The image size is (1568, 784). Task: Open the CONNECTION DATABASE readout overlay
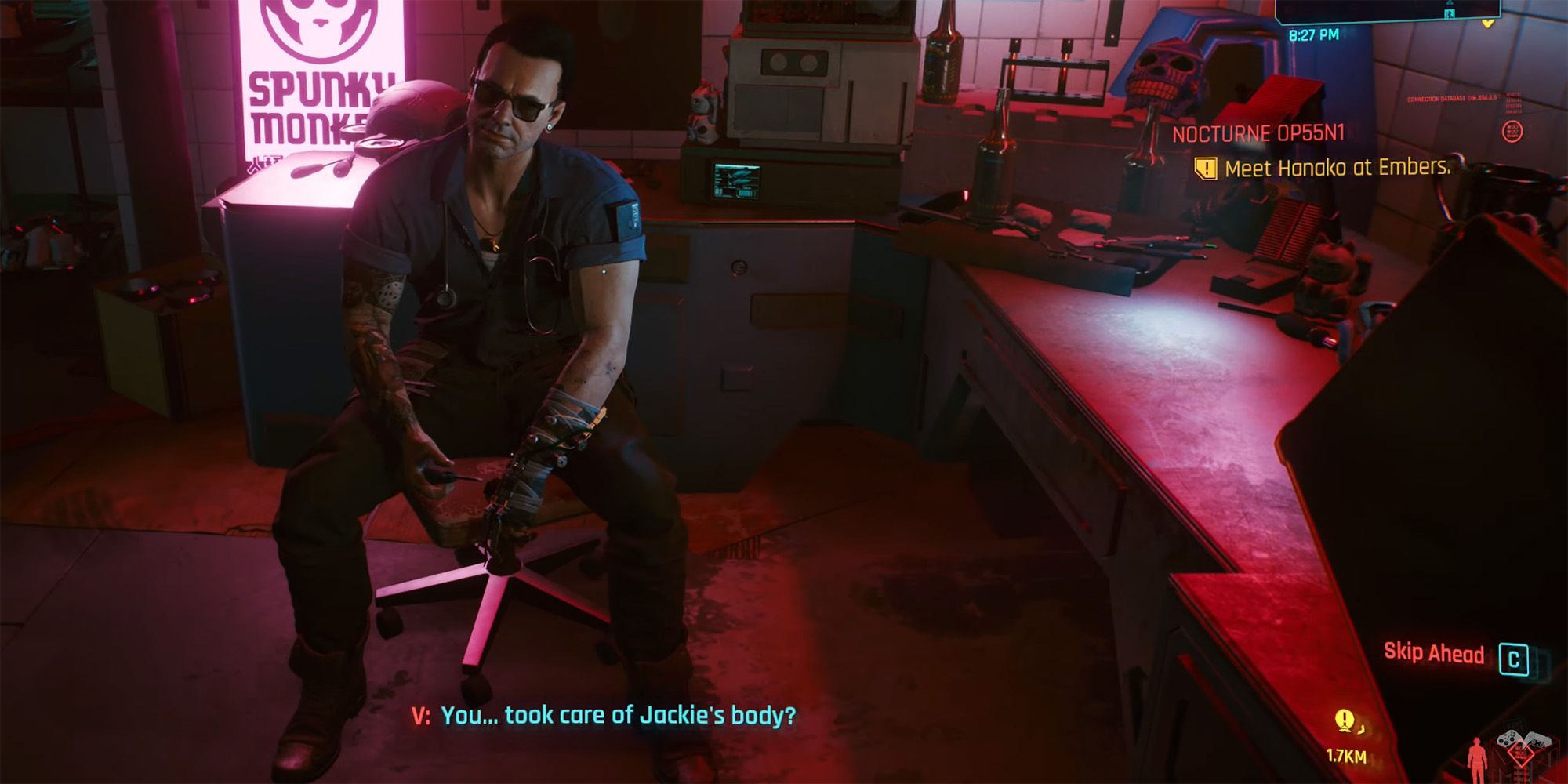(1452, 99)
